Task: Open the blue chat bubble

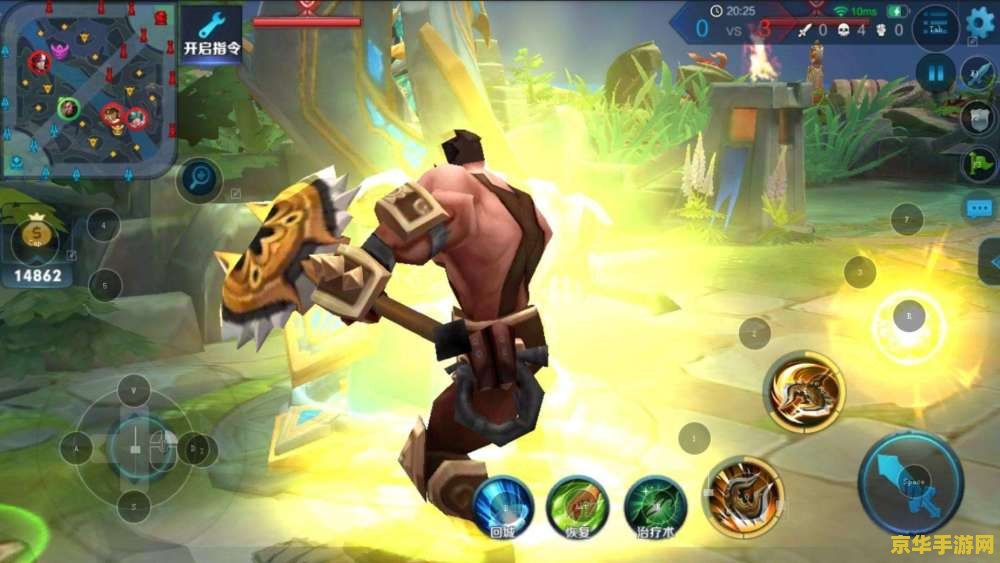Action: pyautogui.click(x=977, y=208)
